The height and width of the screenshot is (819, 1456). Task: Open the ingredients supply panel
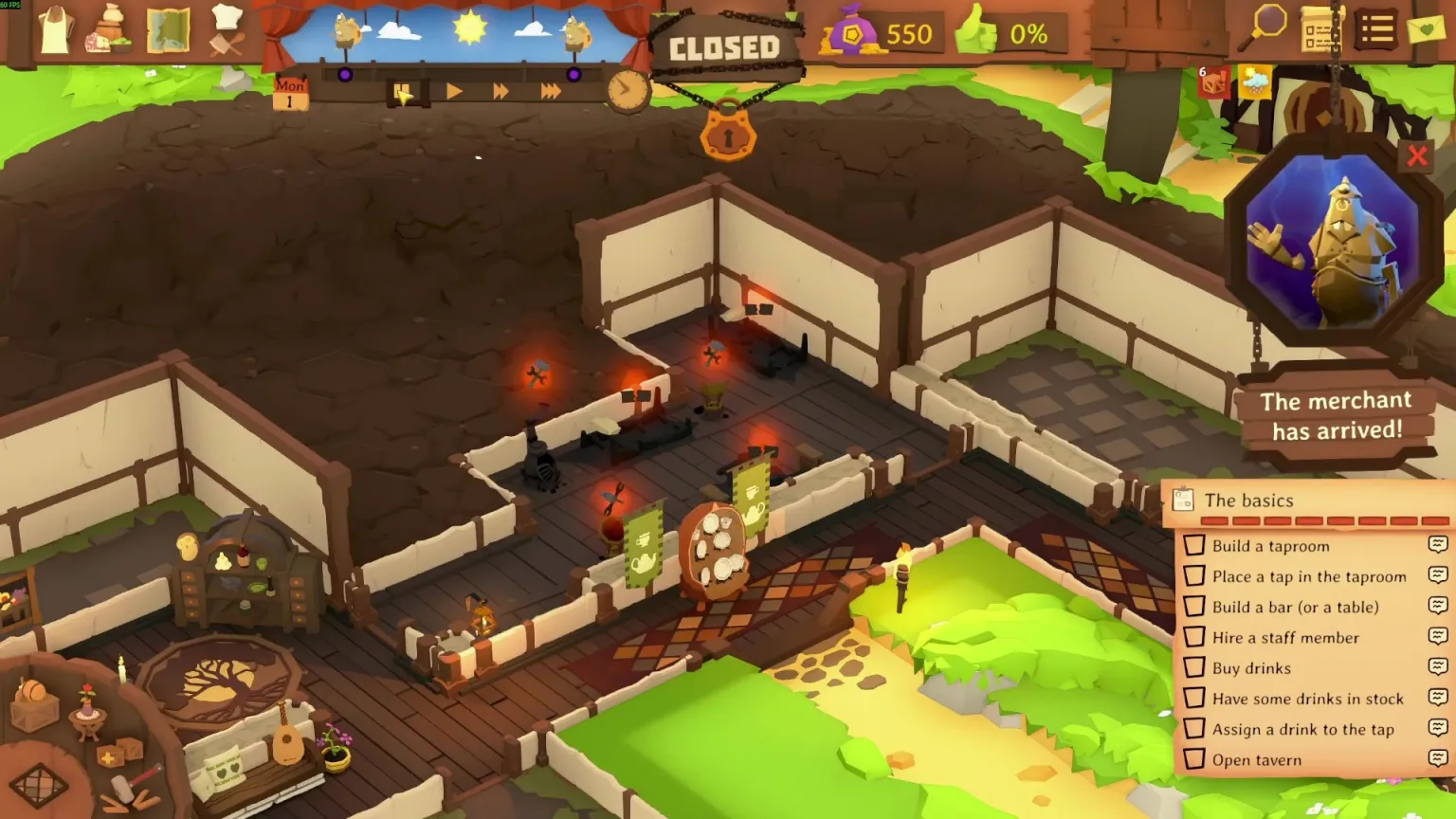110,31
